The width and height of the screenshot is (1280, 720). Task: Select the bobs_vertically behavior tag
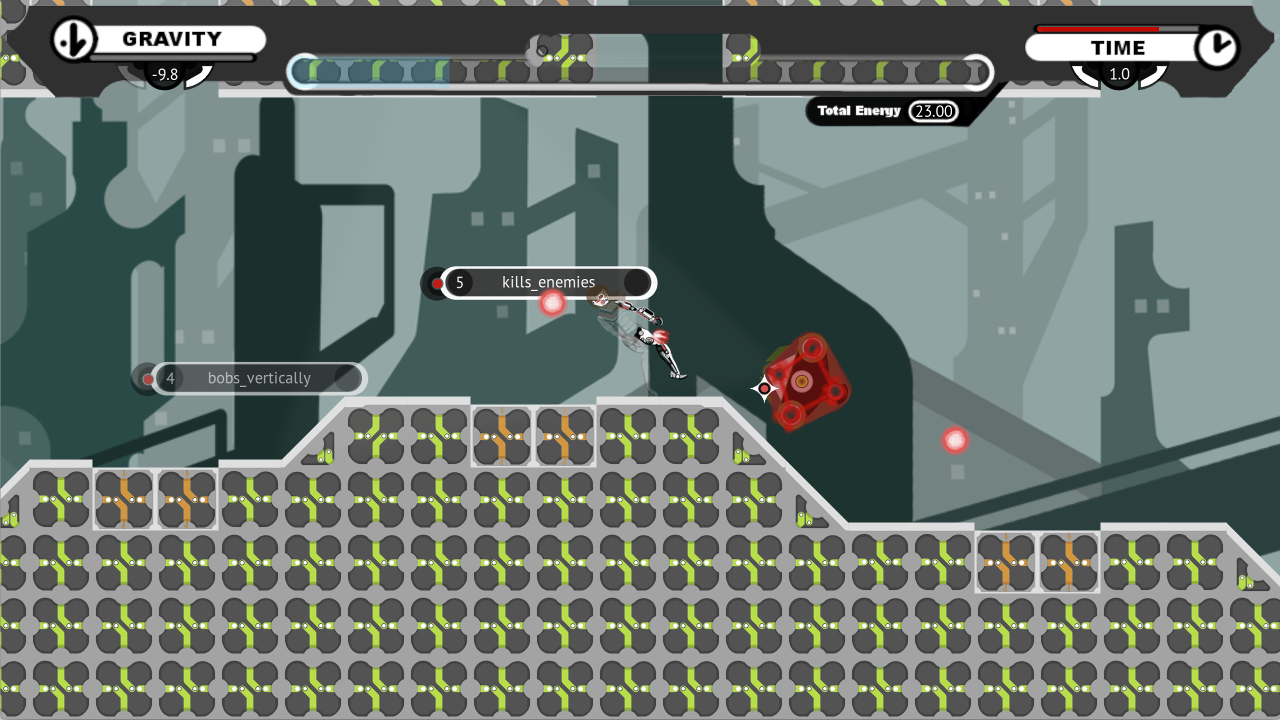coord(259,379)
